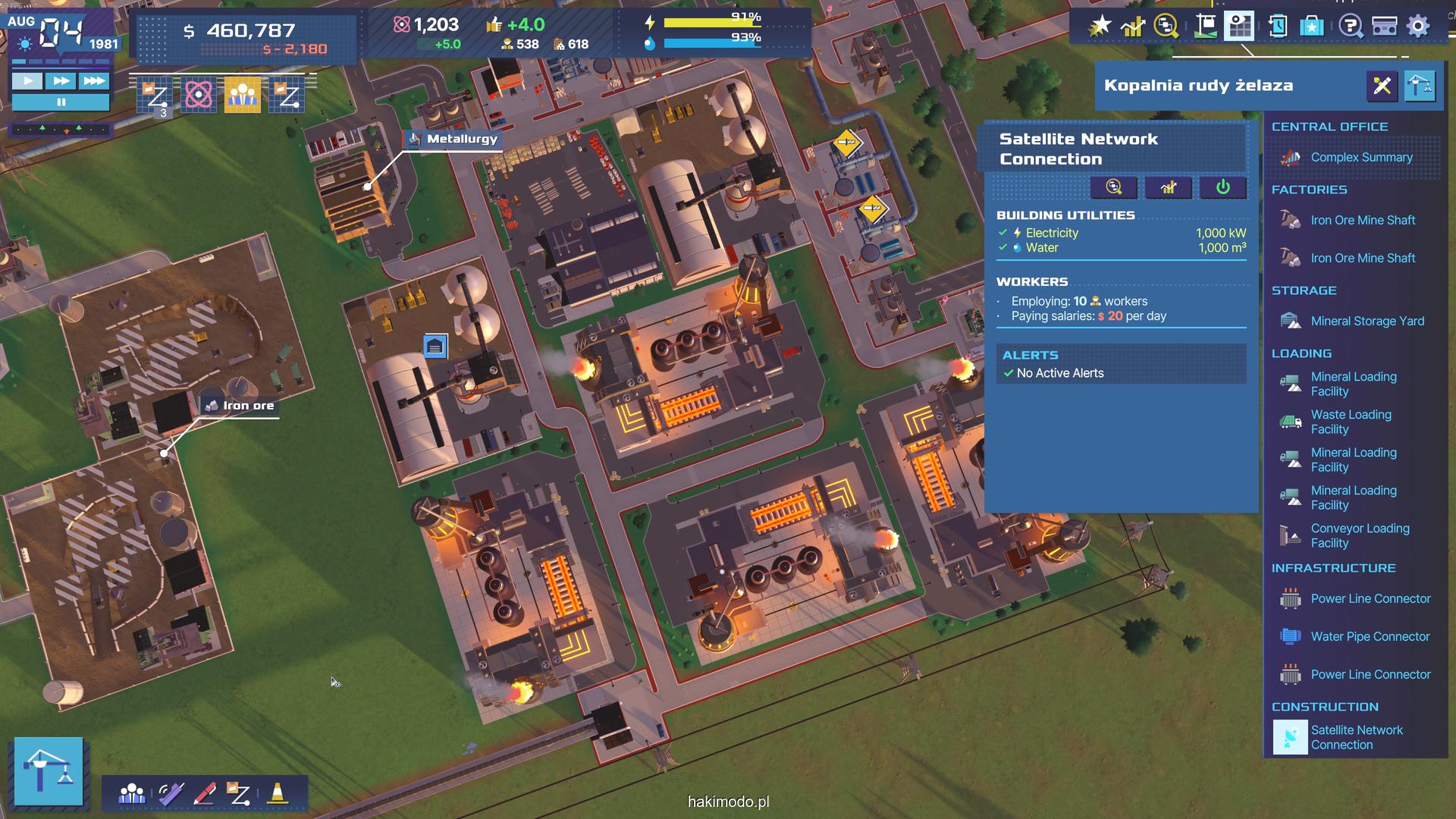Image resolution: width=1456 pixels, height=819 pixels.
Task: Open Complex Summary in Central Office
Action: pyautogui.click(x=1361, y=158)
